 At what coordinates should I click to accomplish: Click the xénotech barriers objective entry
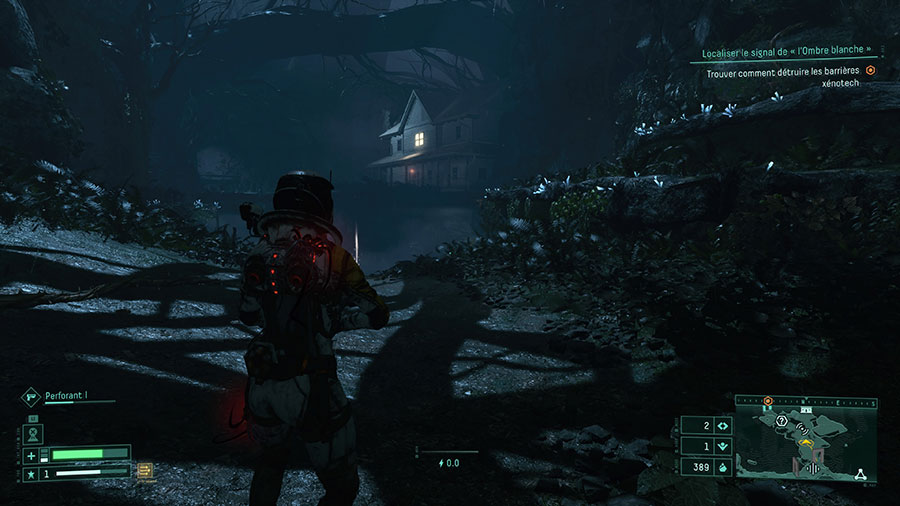783,77
